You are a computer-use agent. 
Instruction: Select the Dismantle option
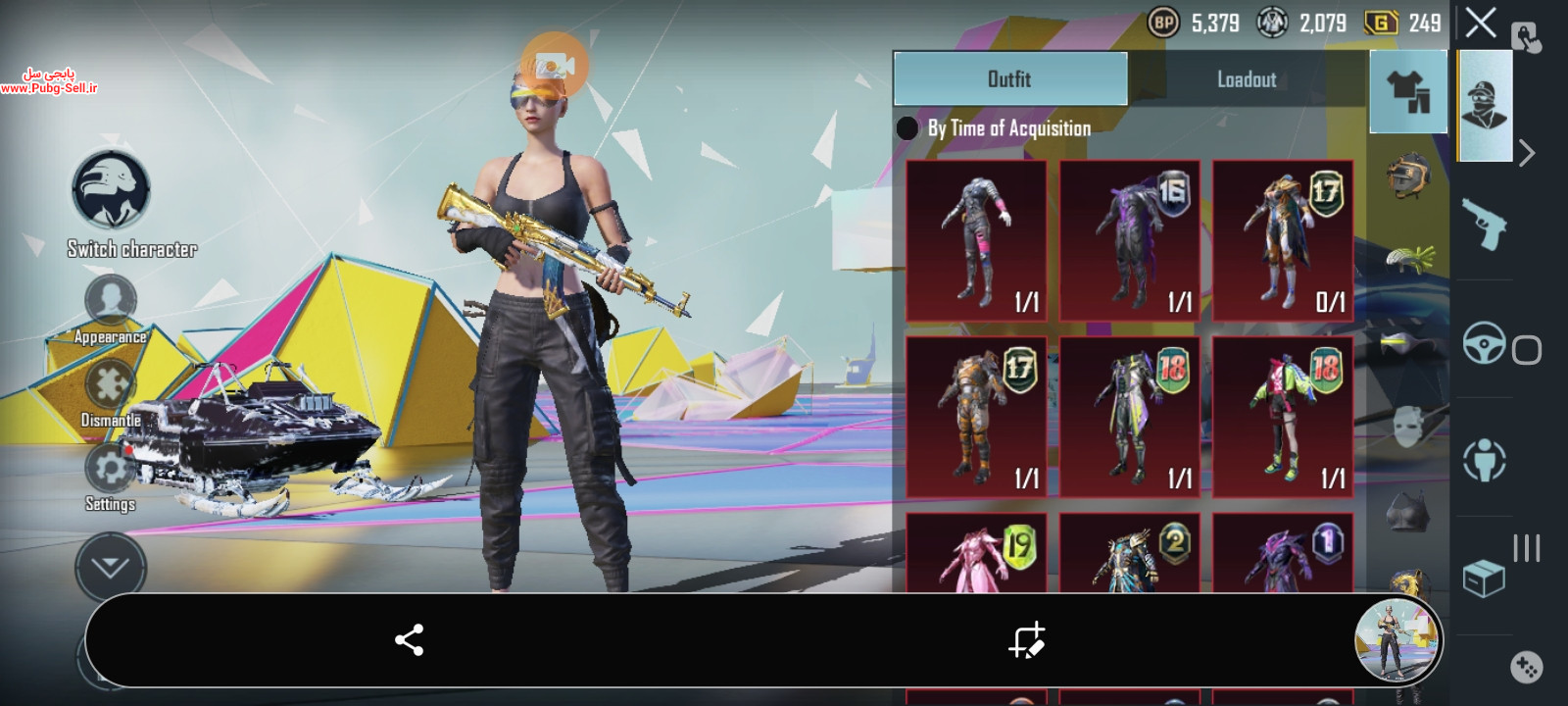click(x=110, y=385)
